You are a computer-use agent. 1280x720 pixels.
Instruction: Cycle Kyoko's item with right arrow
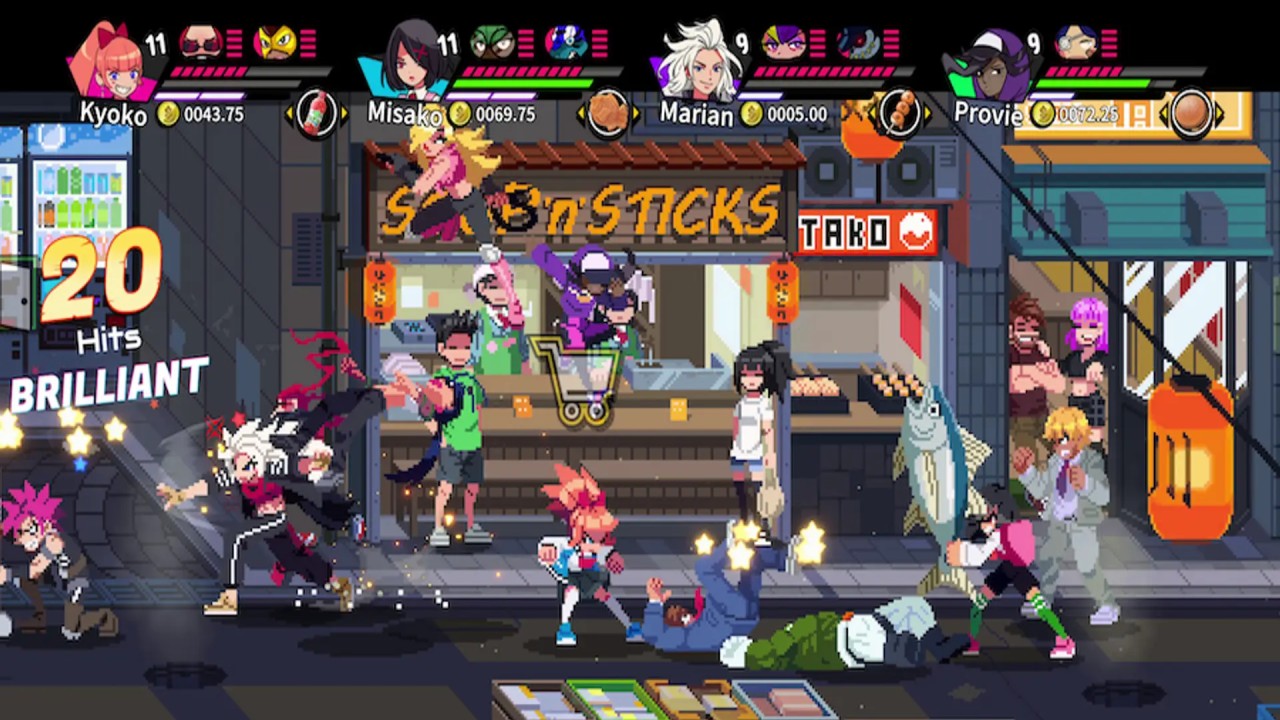click(344, 114)
